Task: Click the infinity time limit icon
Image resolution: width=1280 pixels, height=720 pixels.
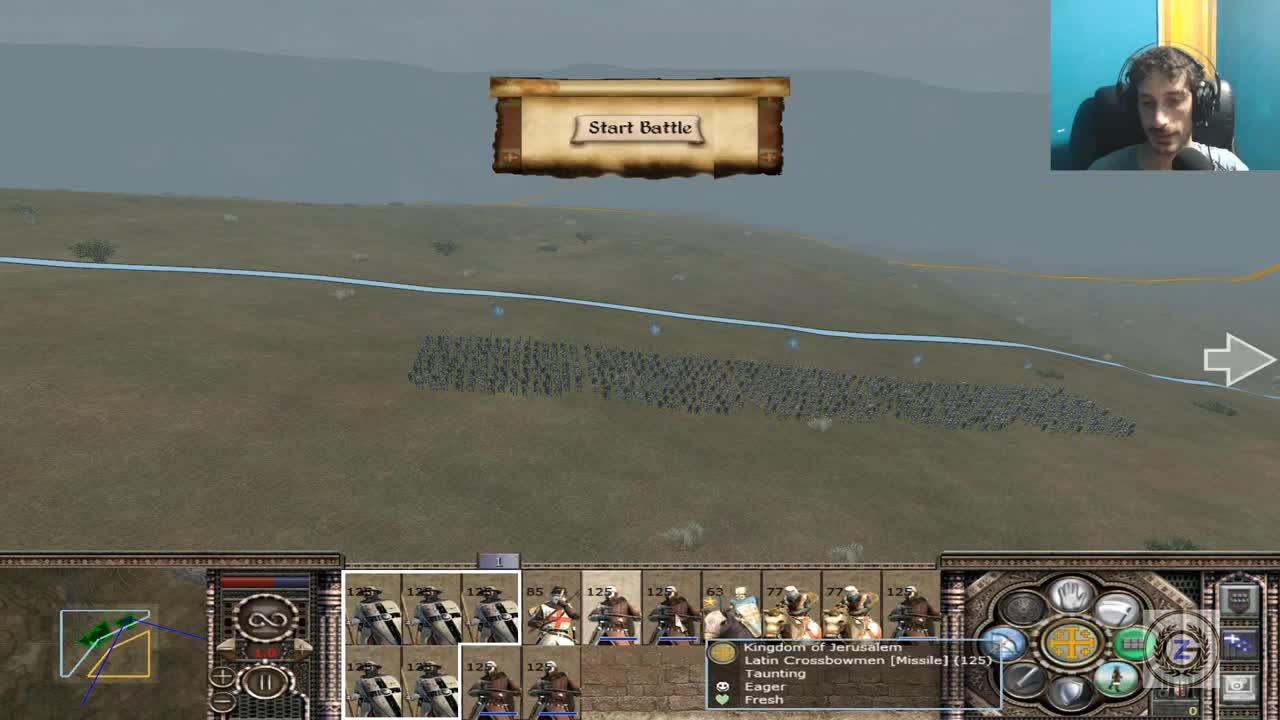Action: [x=266, y=620]
